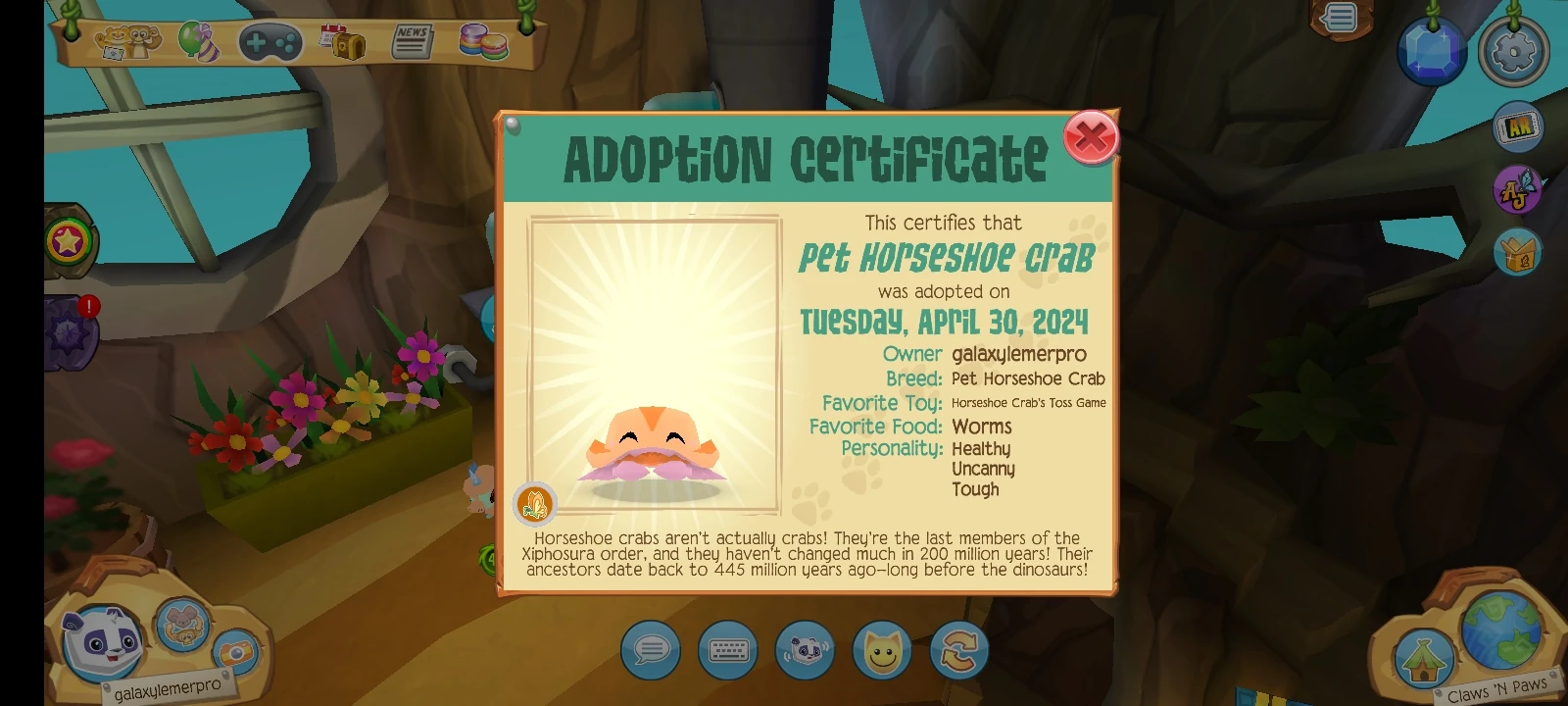Open panda emotes and actions menu
Image resolution: width=1568 pixels, height=706 pixels.
(x=805, y=650)
